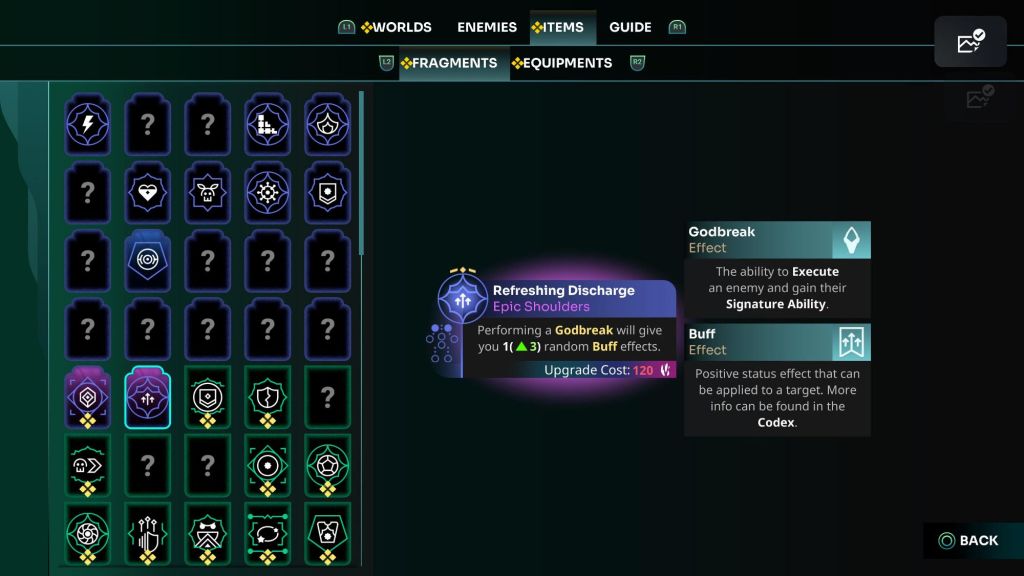
Task: Open the Godbreak effect tooltip
Action: pyautogui.click(x=777, y=240)
